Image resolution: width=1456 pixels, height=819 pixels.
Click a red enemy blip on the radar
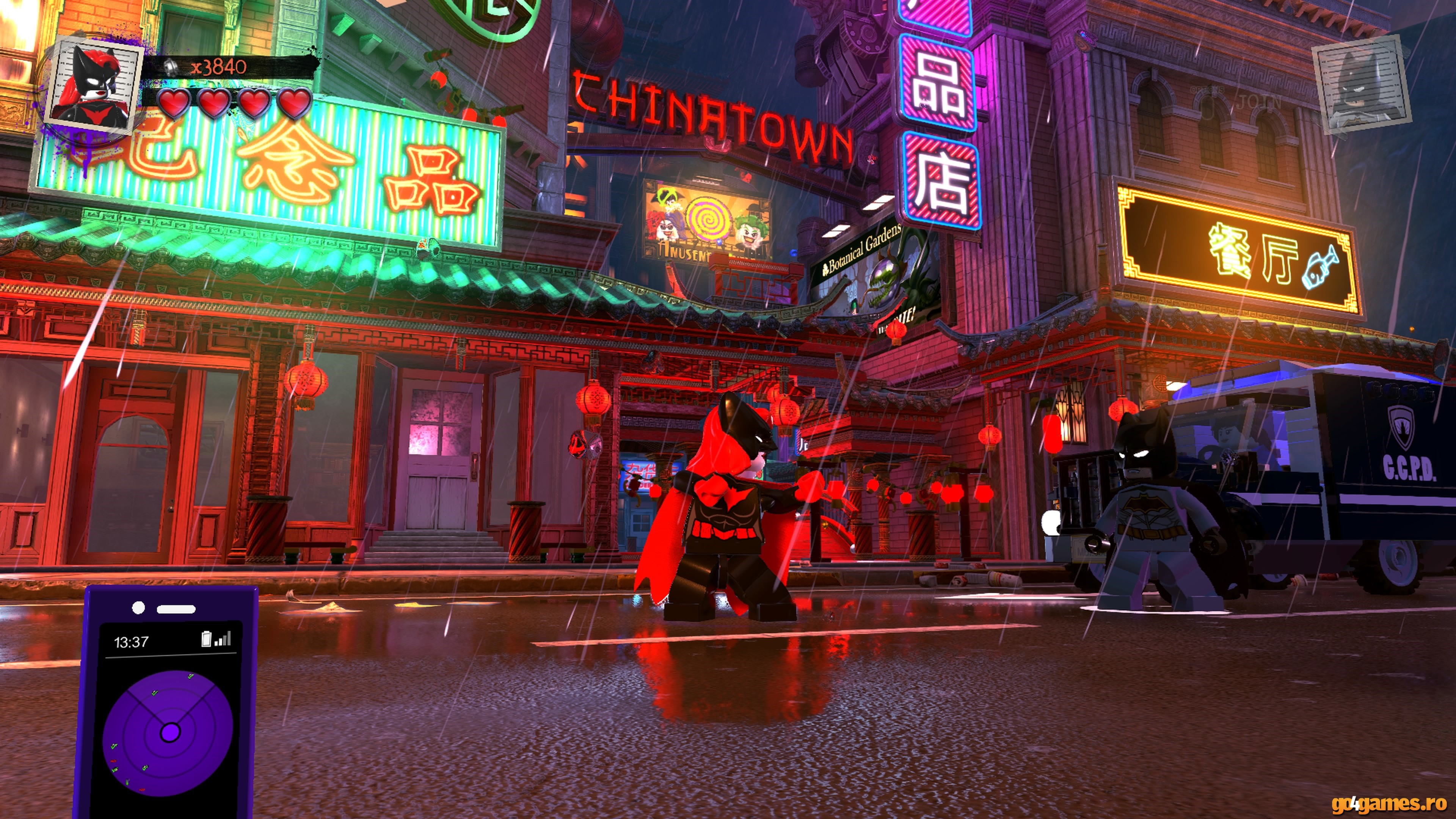point(113,761)
